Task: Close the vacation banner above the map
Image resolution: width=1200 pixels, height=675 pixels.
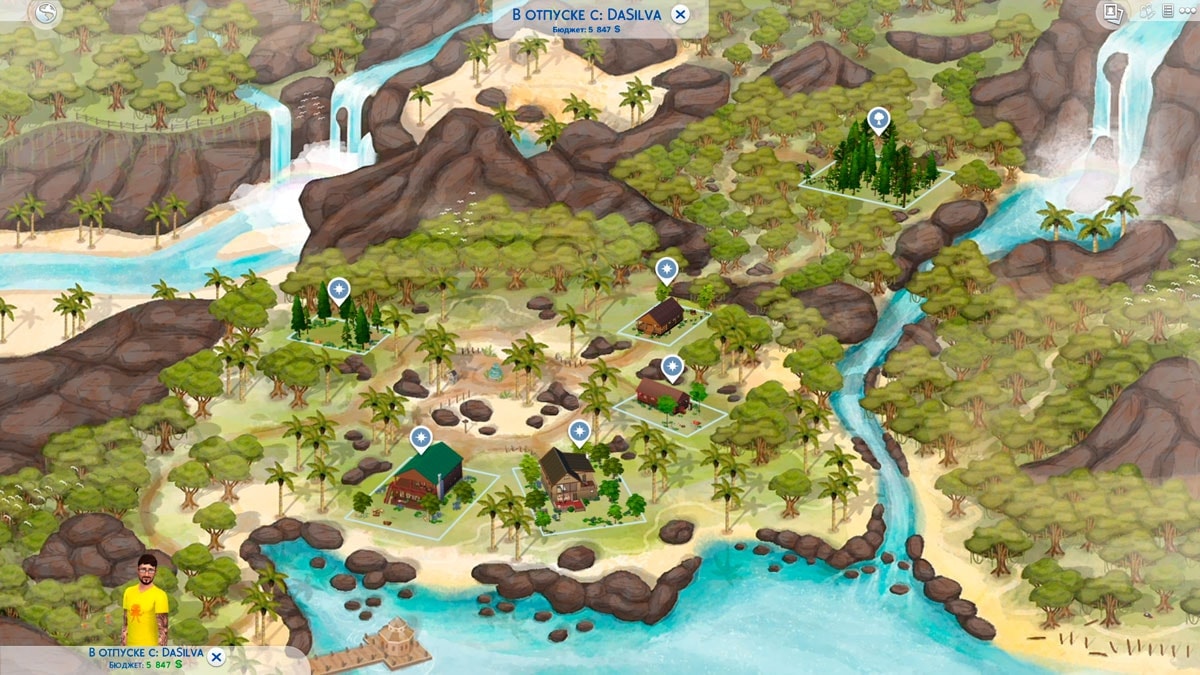Action: 680,14
